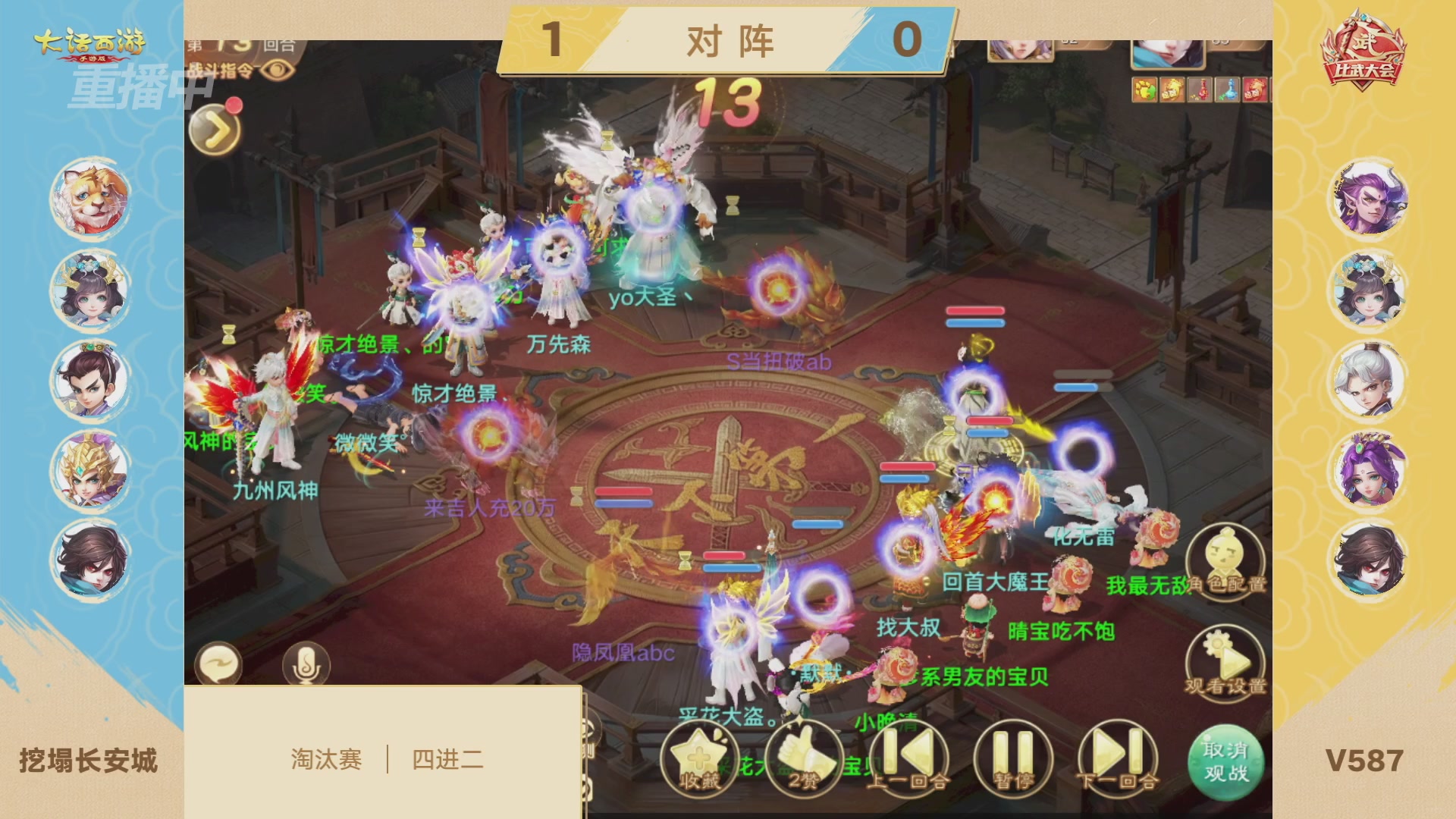
Task: Select the yellow paw battle item icon
Action: point(1144,89)
